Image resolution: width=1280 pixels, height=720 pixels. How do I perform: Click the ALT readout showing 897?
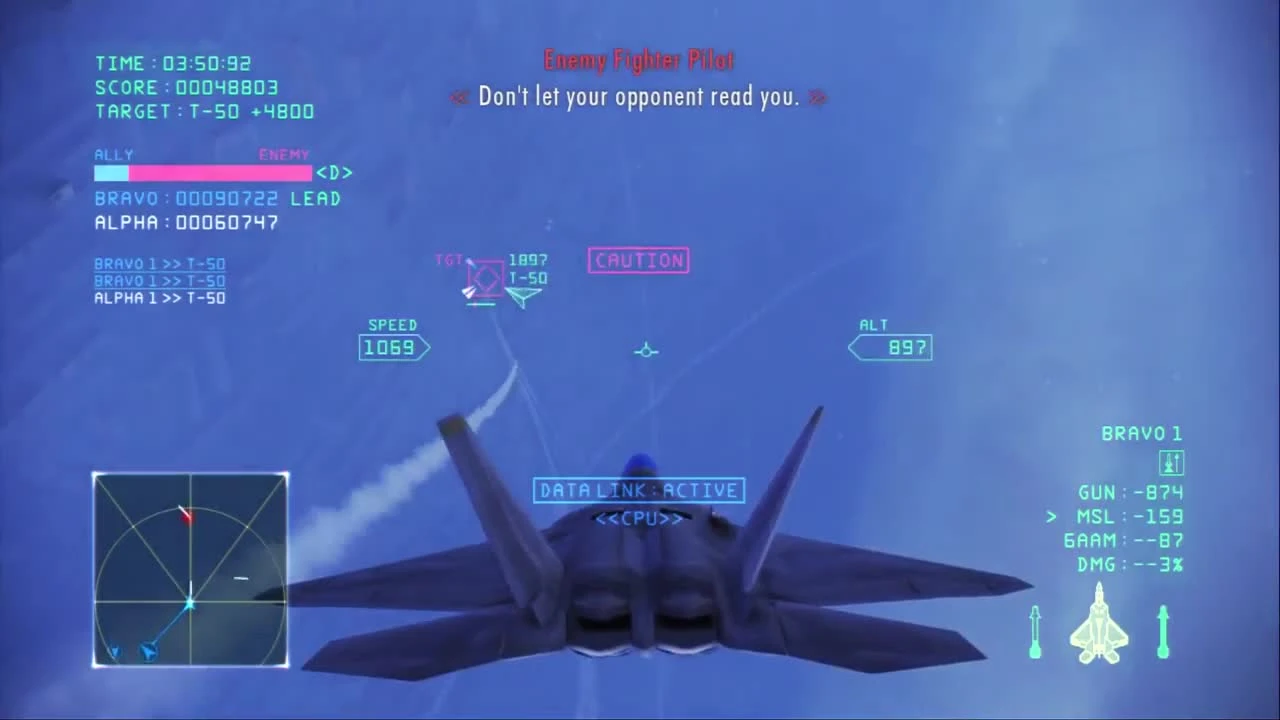pos(890,347)
